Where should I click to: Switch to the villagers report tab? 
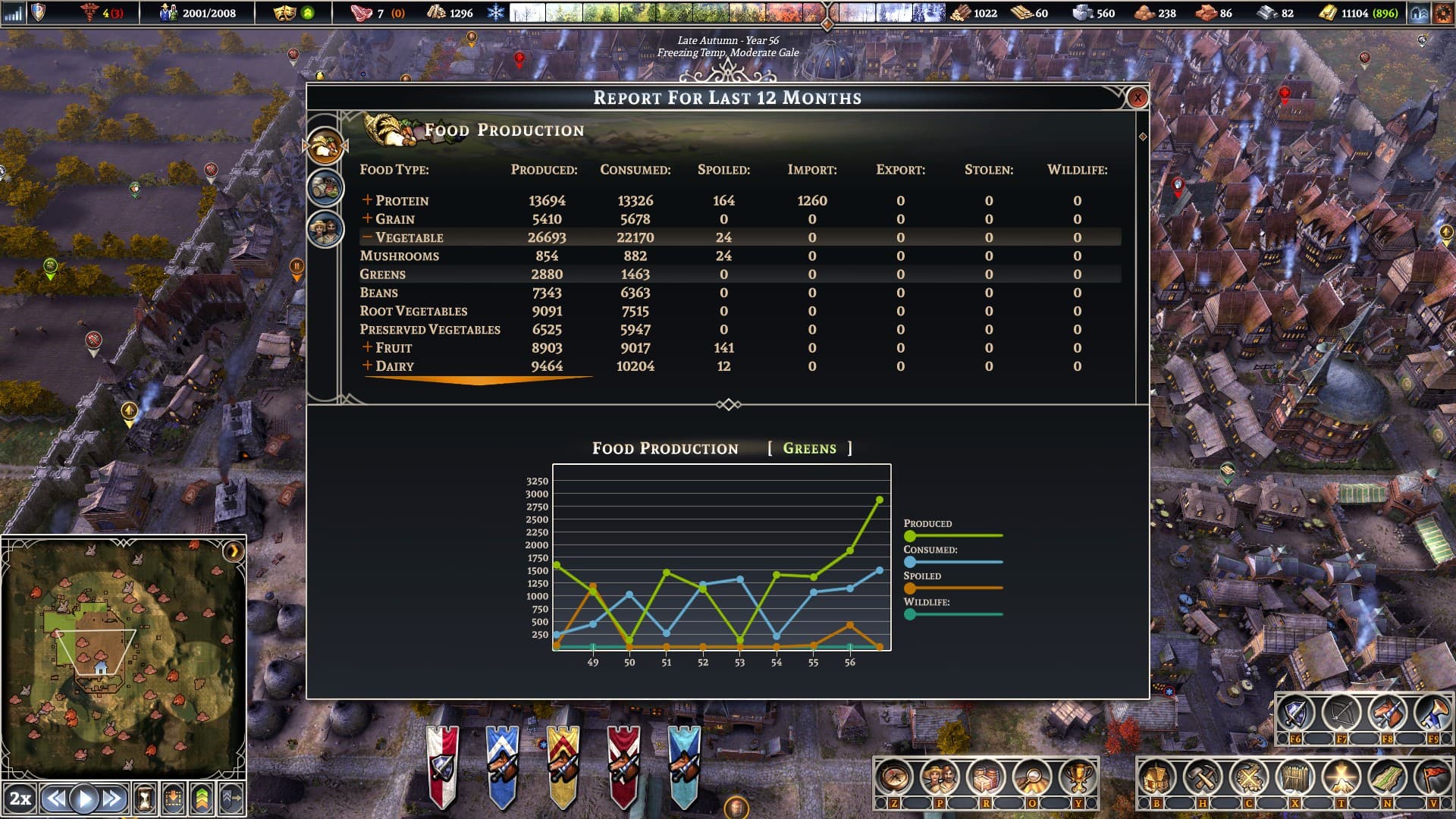point(326,228)
